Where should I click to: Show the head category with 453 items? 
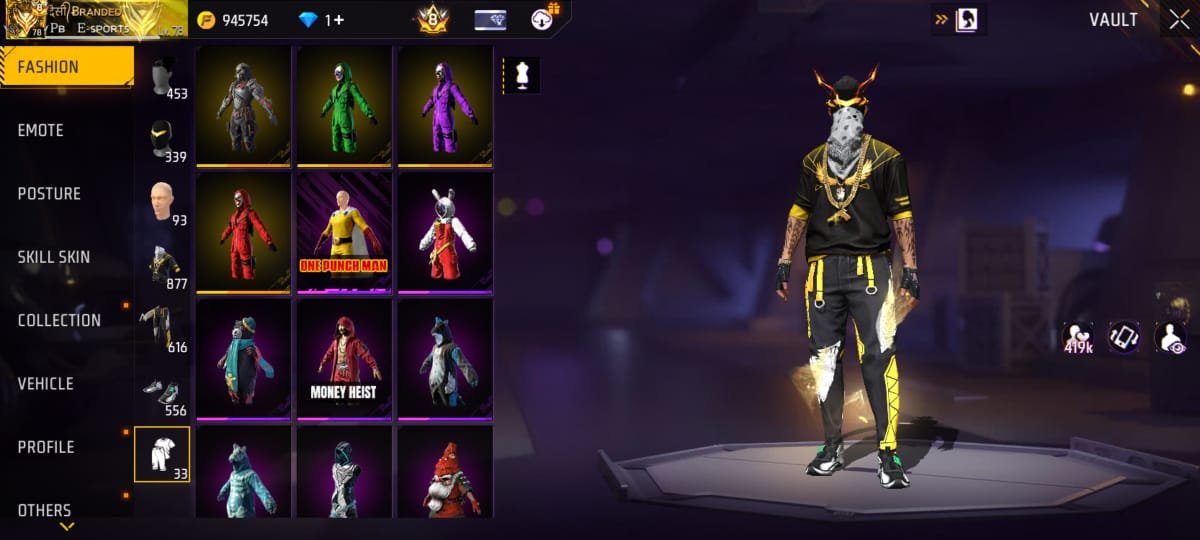(x=162, y=76)
